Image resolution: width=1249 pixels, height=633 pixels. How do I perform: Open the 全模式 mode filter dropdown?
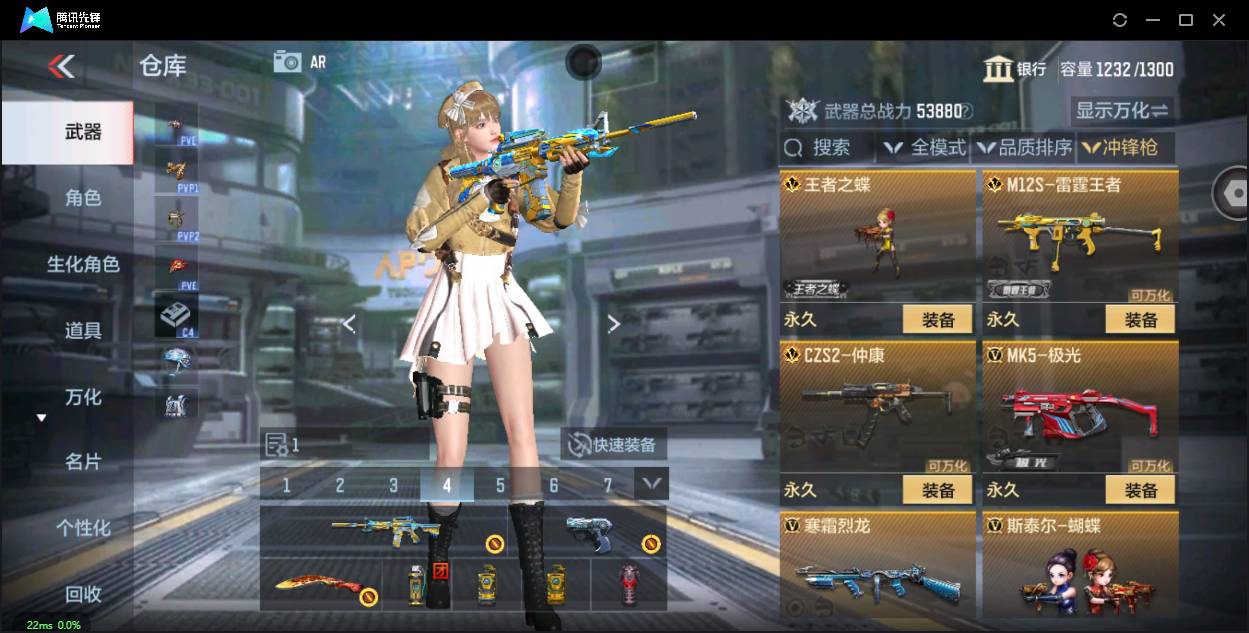(x=926, y=148)
